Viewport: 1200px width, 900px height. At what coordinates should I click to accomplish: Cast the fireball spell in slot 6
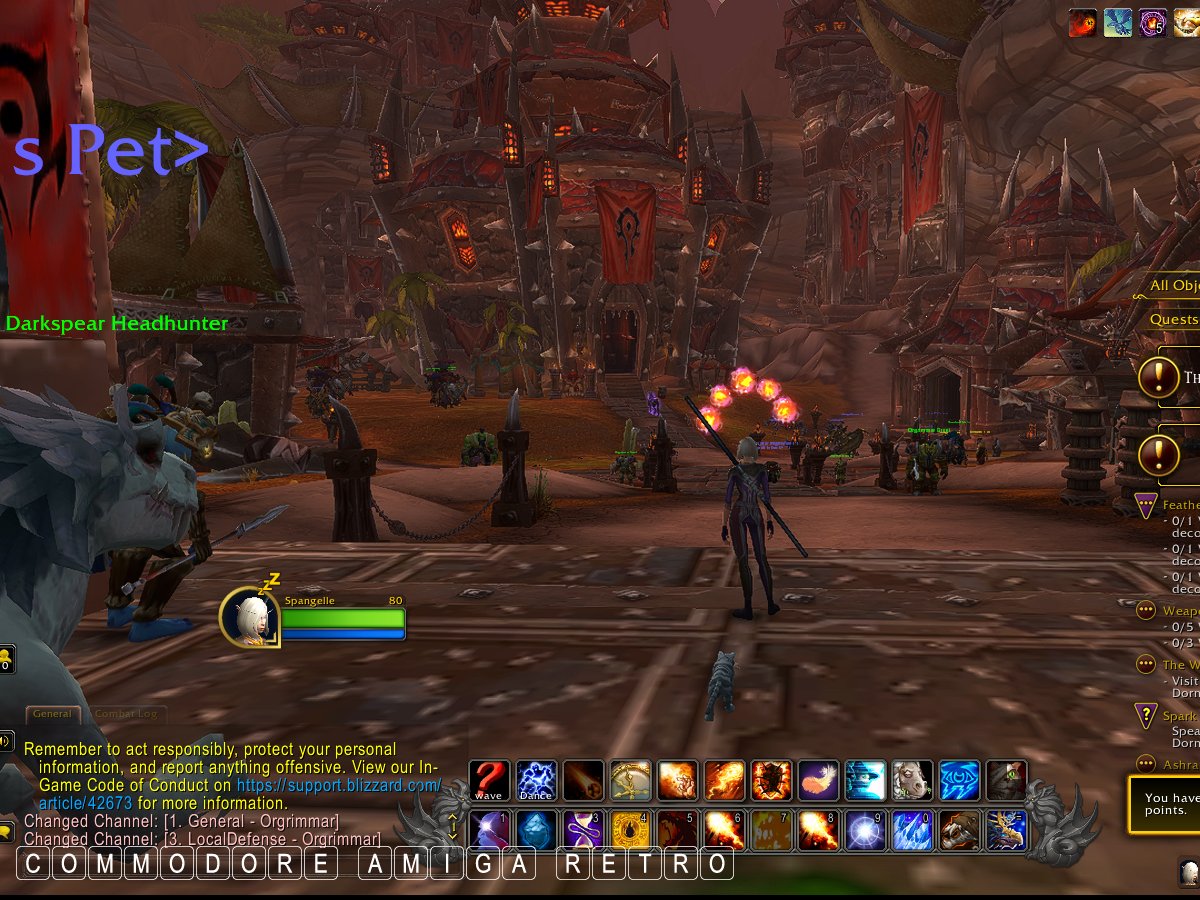pos(725,830)
